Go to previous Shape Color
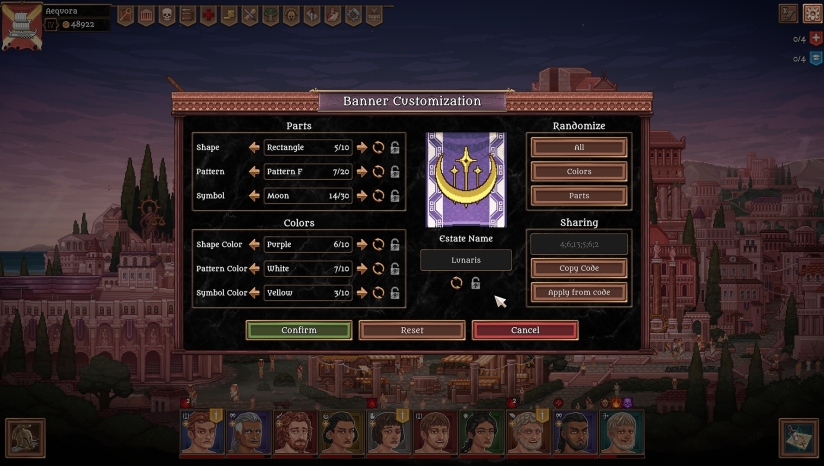This screenshot has height=466, width=824. click(x=255, y=244)
